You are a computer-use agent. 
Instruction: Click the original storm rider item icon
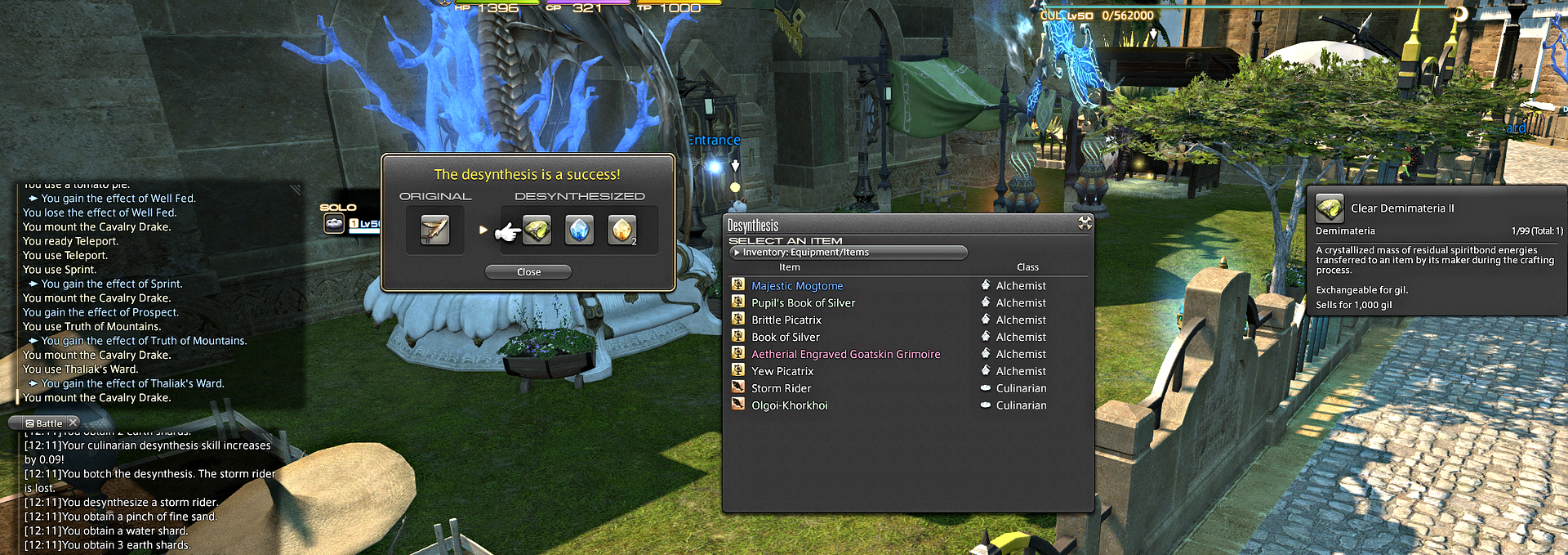pos(434,231)
